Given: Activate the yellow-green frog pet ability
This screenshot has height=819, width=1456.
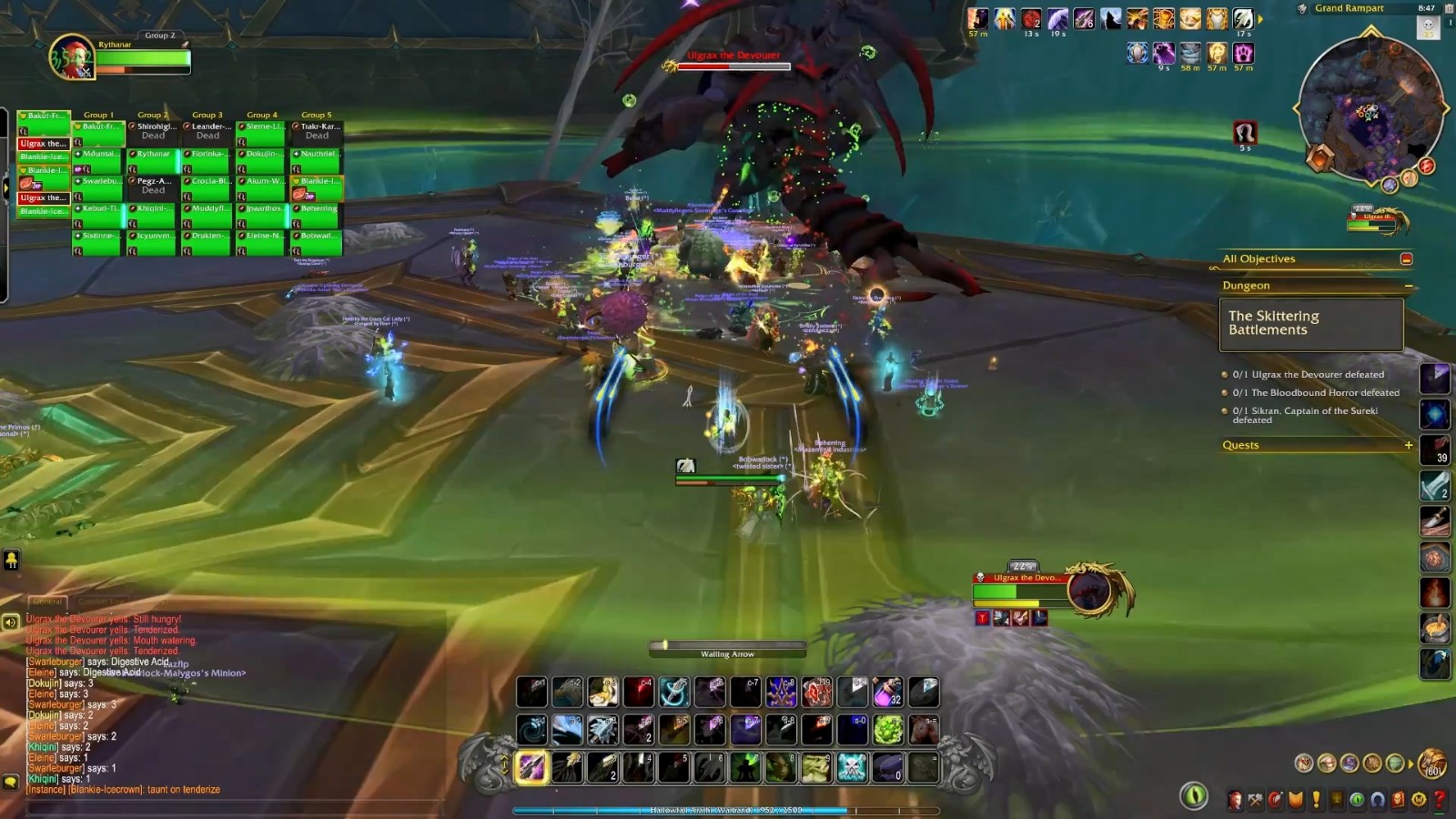Looking at the screenshot, I should pos(815,767).
